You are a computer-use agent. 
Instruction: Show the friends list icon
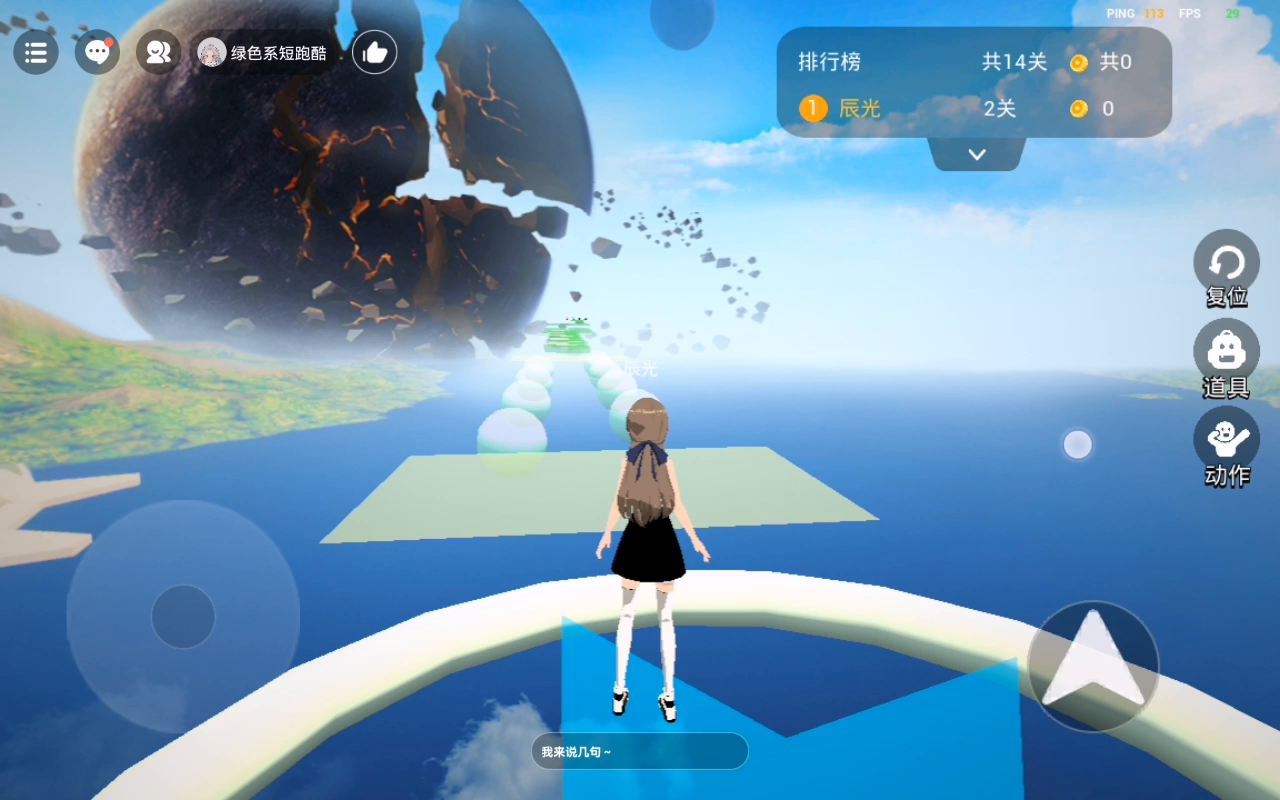click(158, 52)
